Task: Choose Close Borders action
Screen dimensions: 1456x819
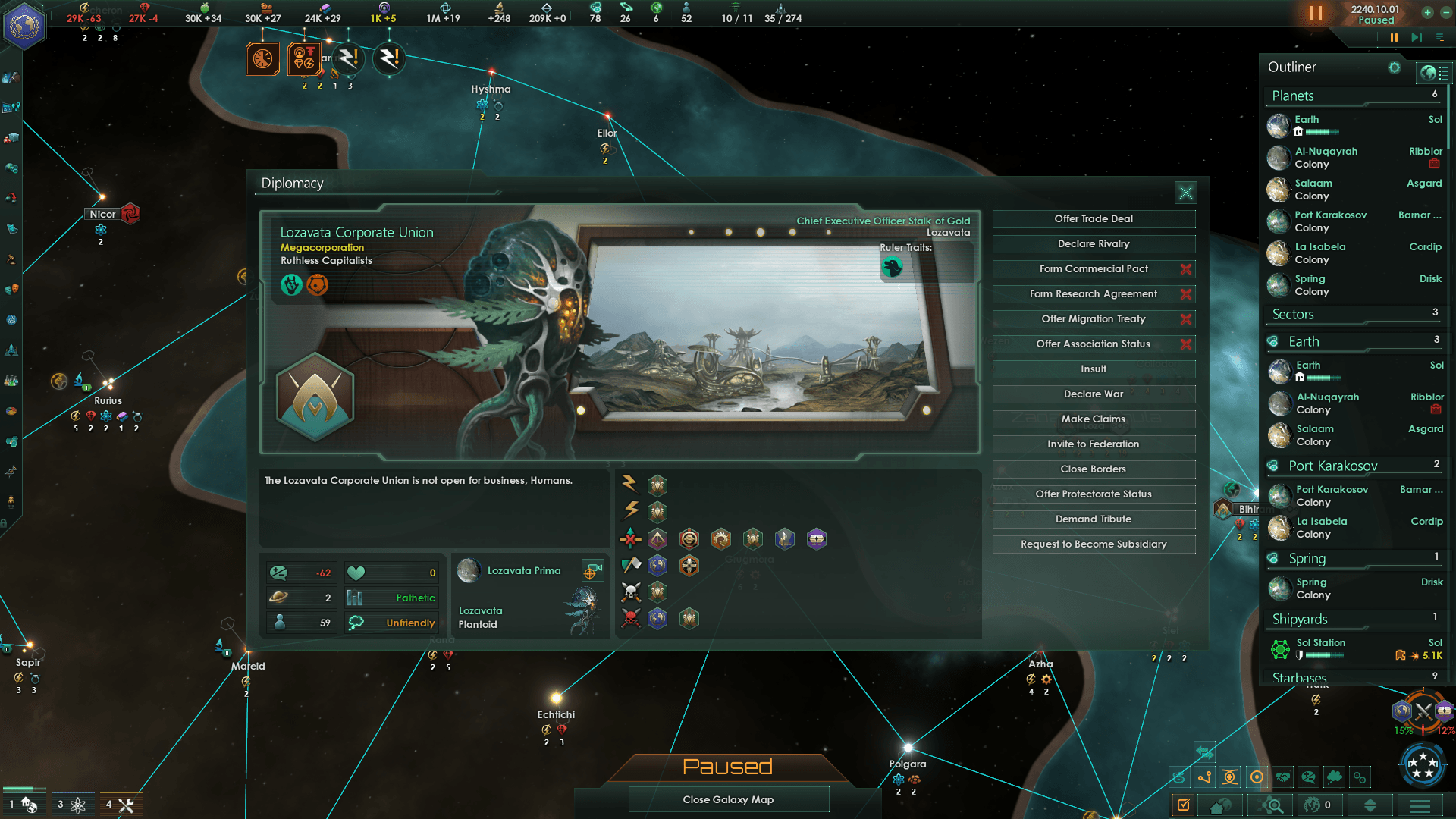Action: [x=1094, y=469]
